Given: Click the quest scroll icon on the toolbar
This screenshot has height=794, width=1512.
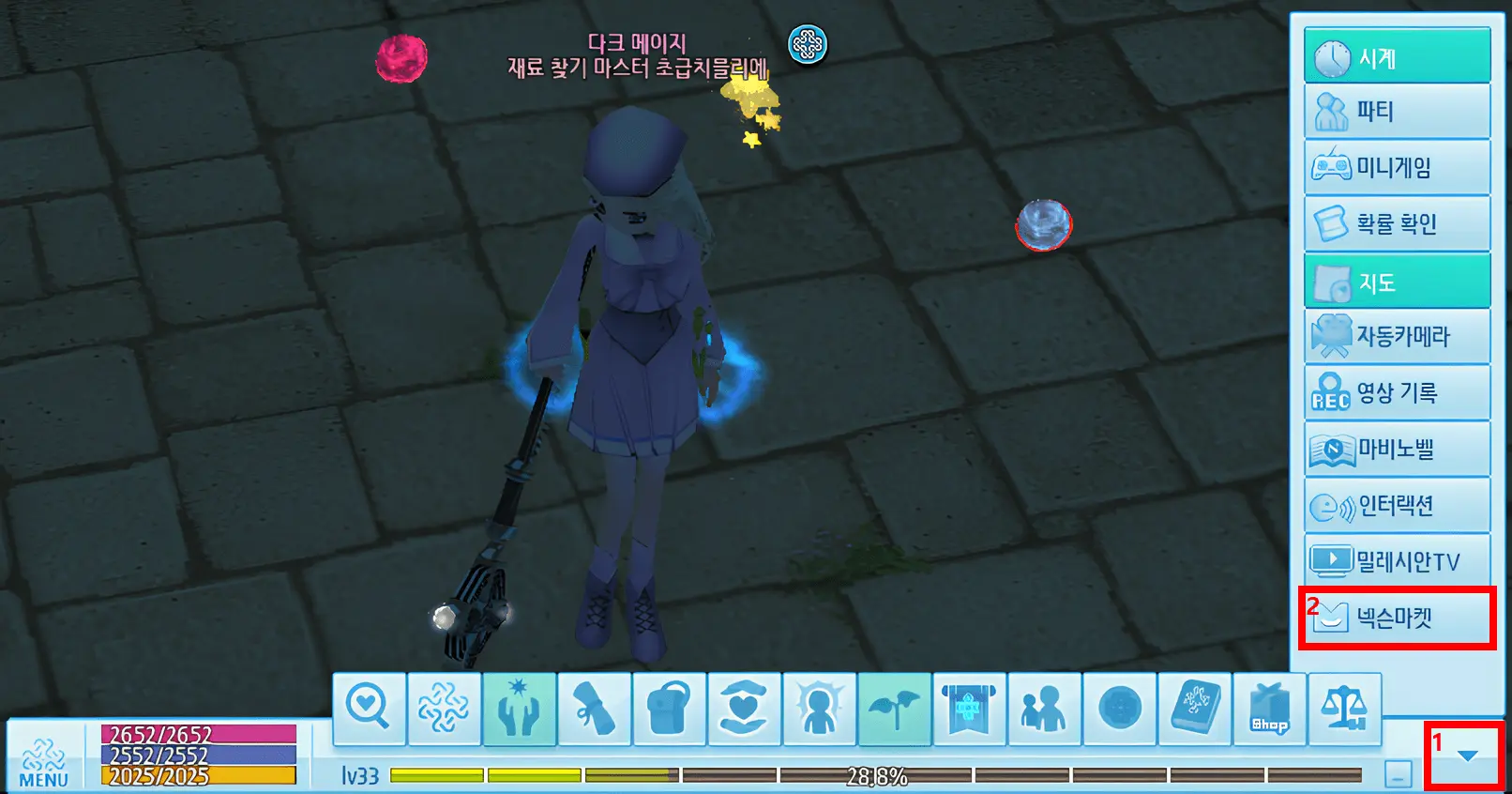Looking at the screenshot, I should coord(595,709).
